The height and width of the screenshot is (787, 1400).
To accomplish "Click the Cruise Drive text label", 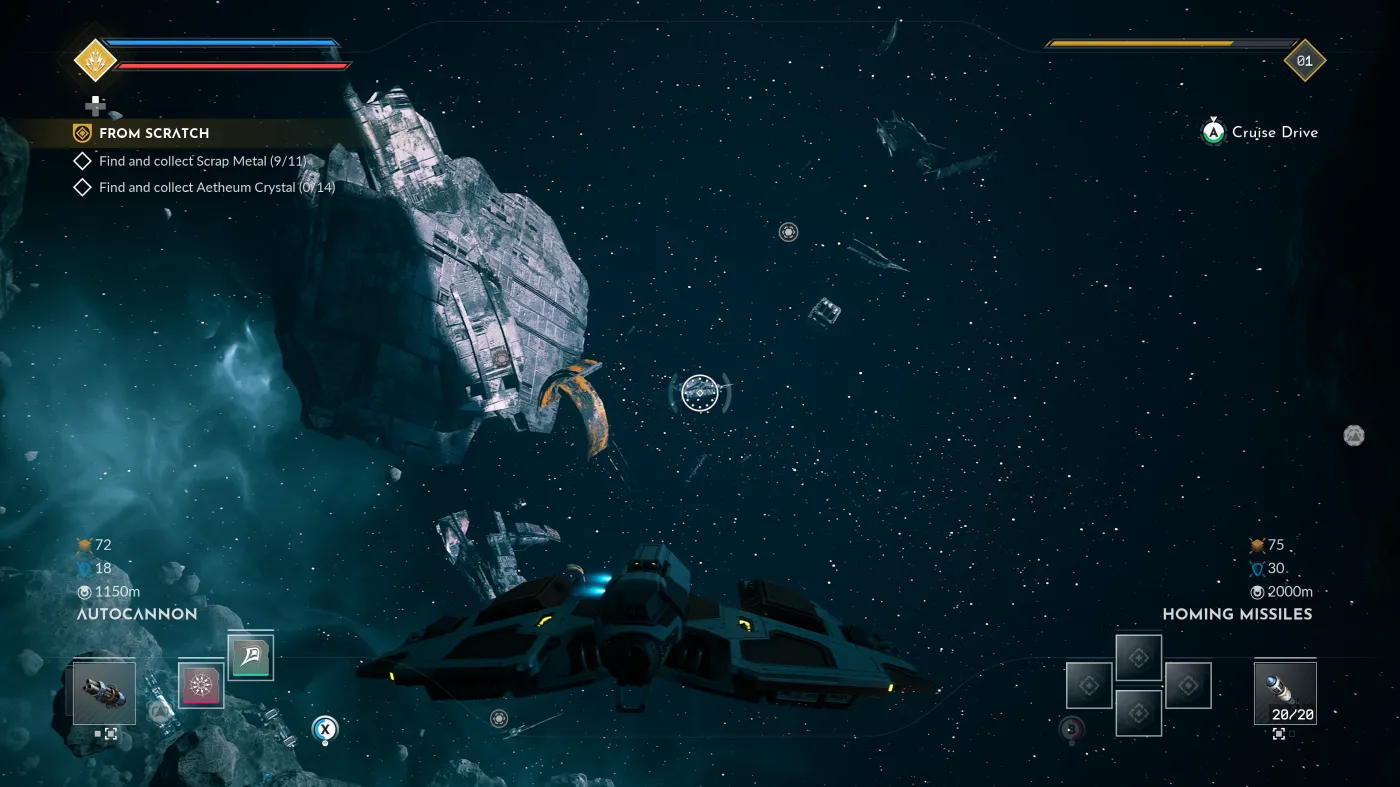I will coord(1275,132).
